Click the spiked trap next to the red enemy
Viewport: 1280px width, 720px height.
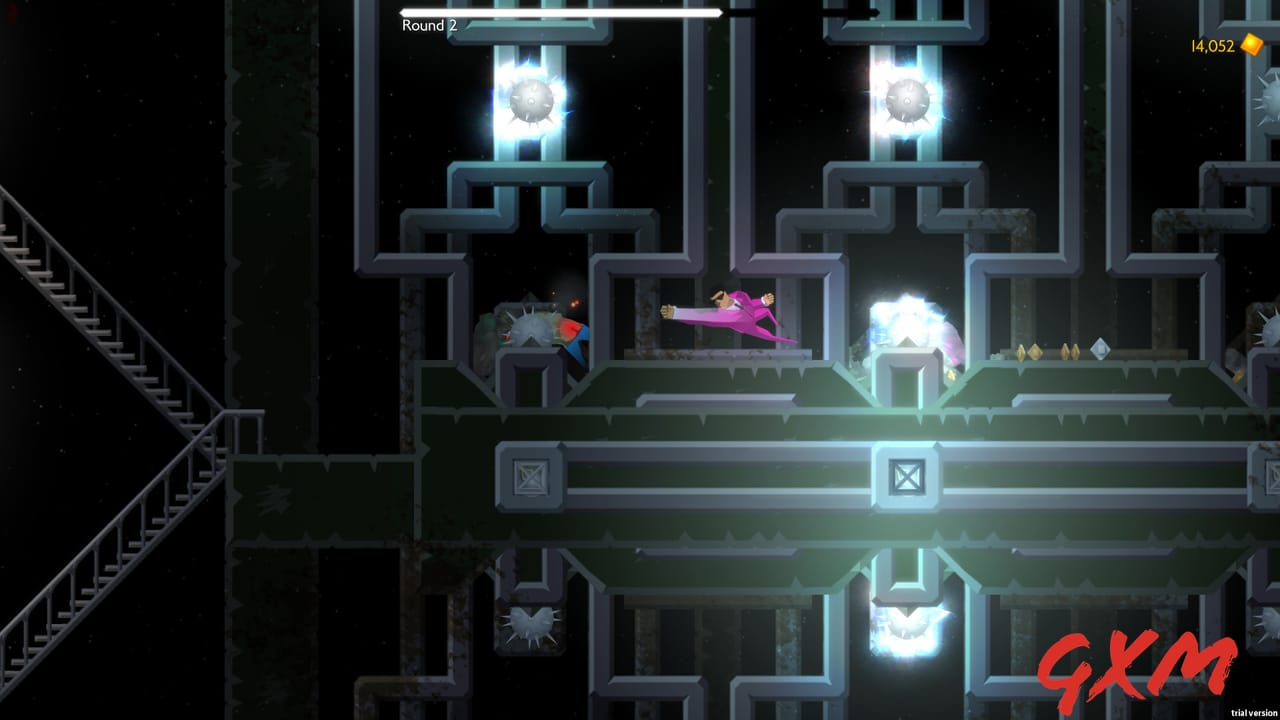tap(530, 328)
